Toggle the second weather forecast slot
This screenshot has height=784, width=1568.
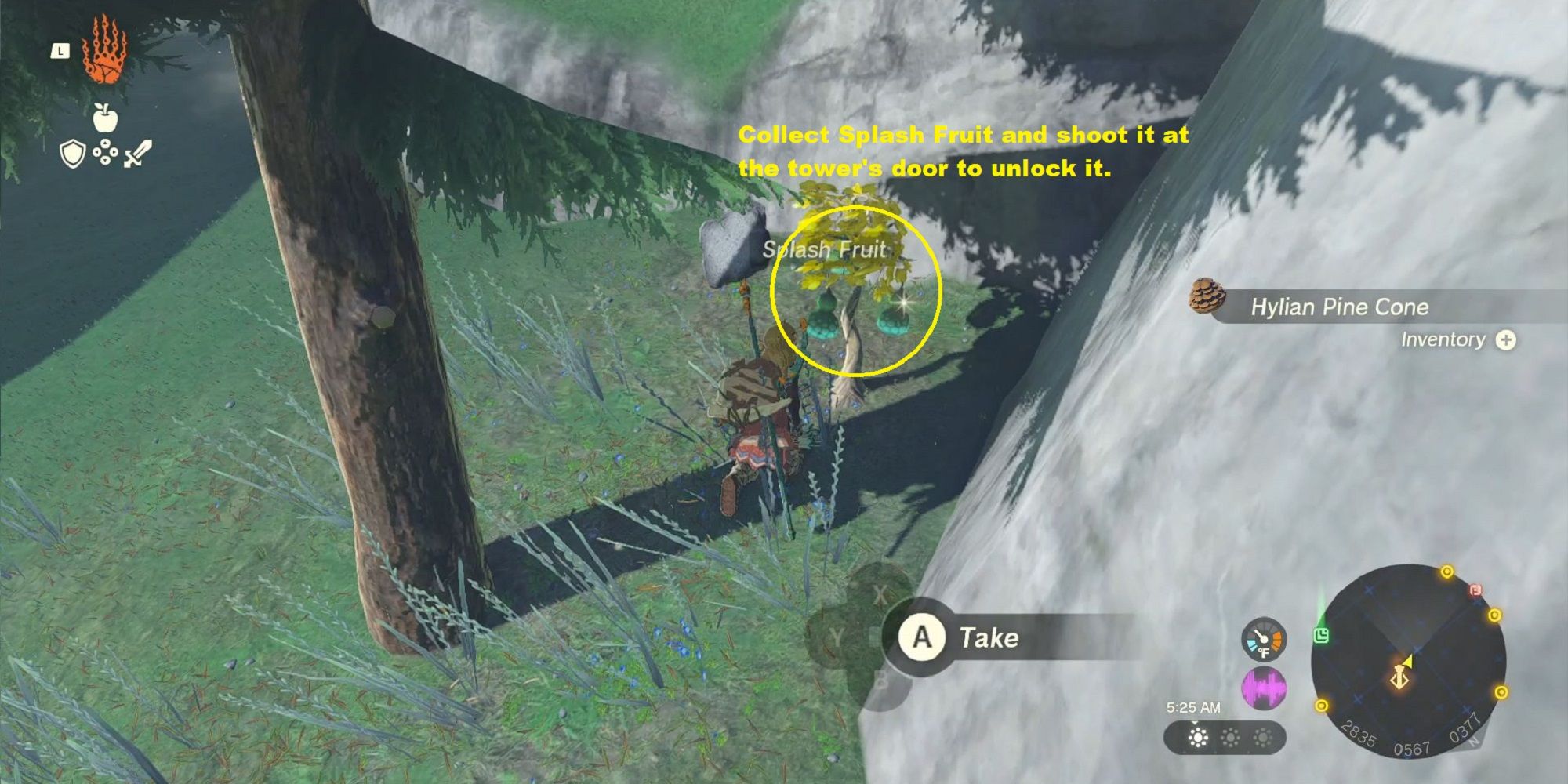coord(1230,738)
